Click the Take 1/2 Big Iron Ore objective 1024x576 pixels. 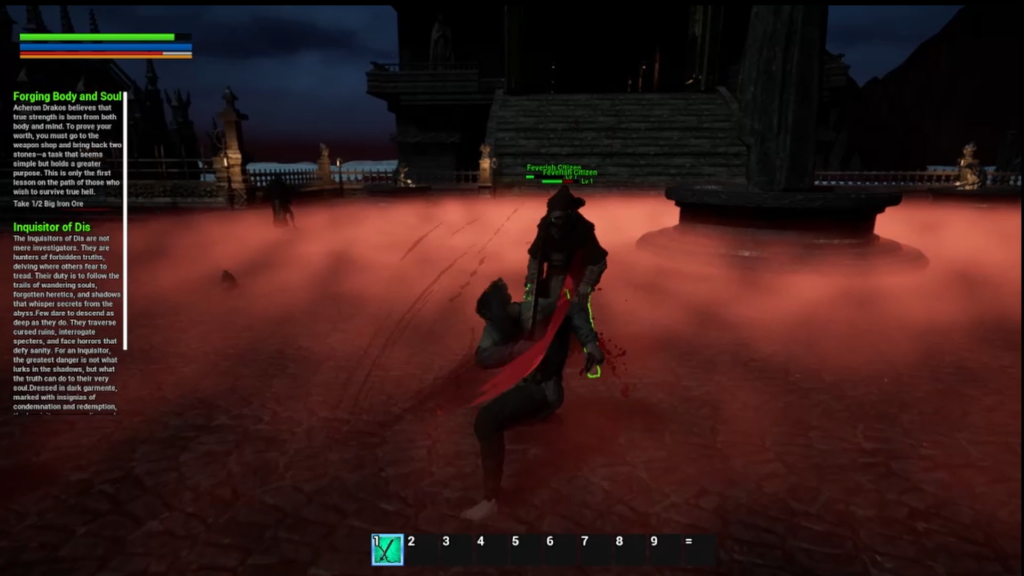(x=50, y=204)
